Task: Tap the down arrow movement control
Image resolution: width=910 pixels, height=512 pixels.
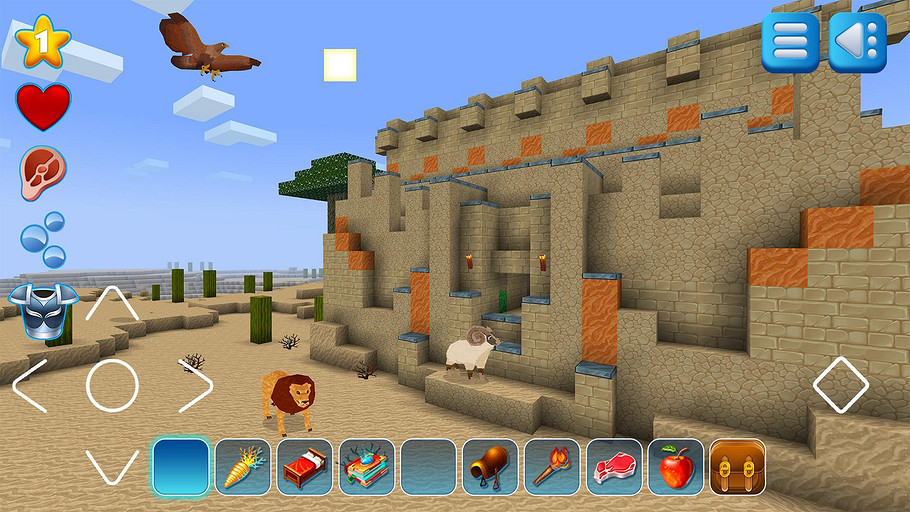Action: (111, 466)
